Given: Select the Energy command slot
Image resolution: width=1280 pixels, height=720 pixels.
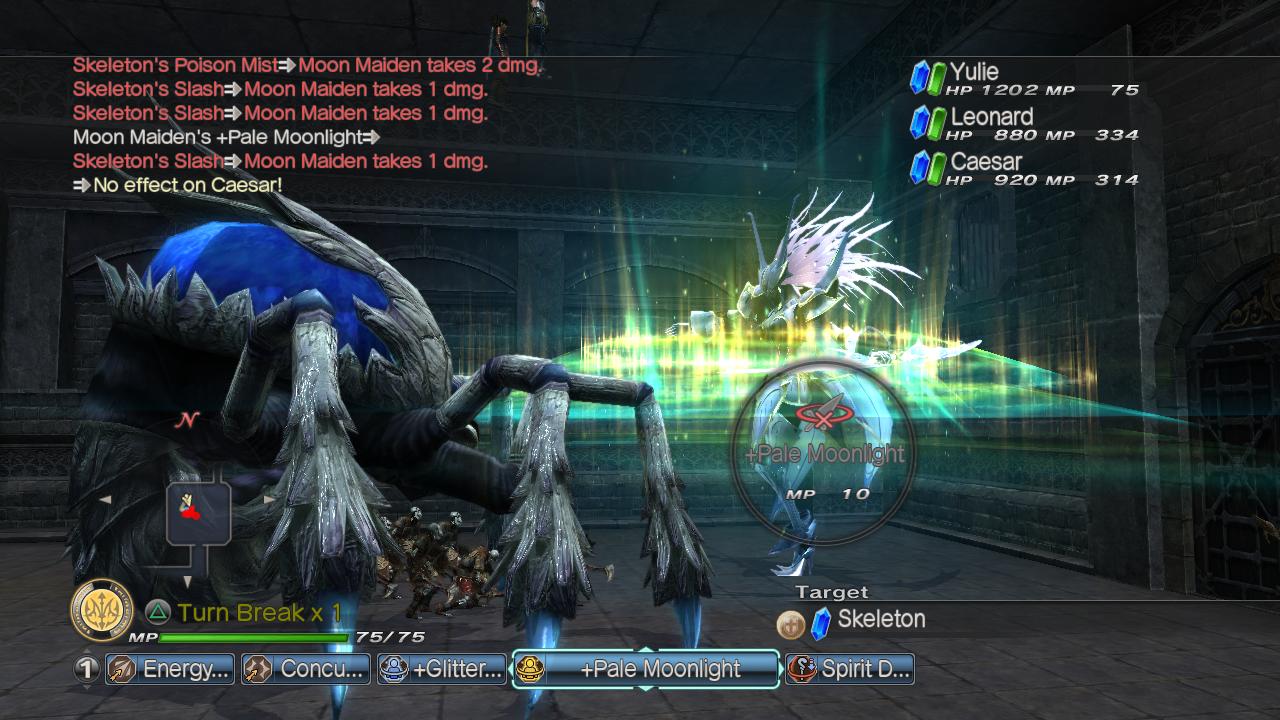Looking at the screenshot, I should click(x=170, y=669).
